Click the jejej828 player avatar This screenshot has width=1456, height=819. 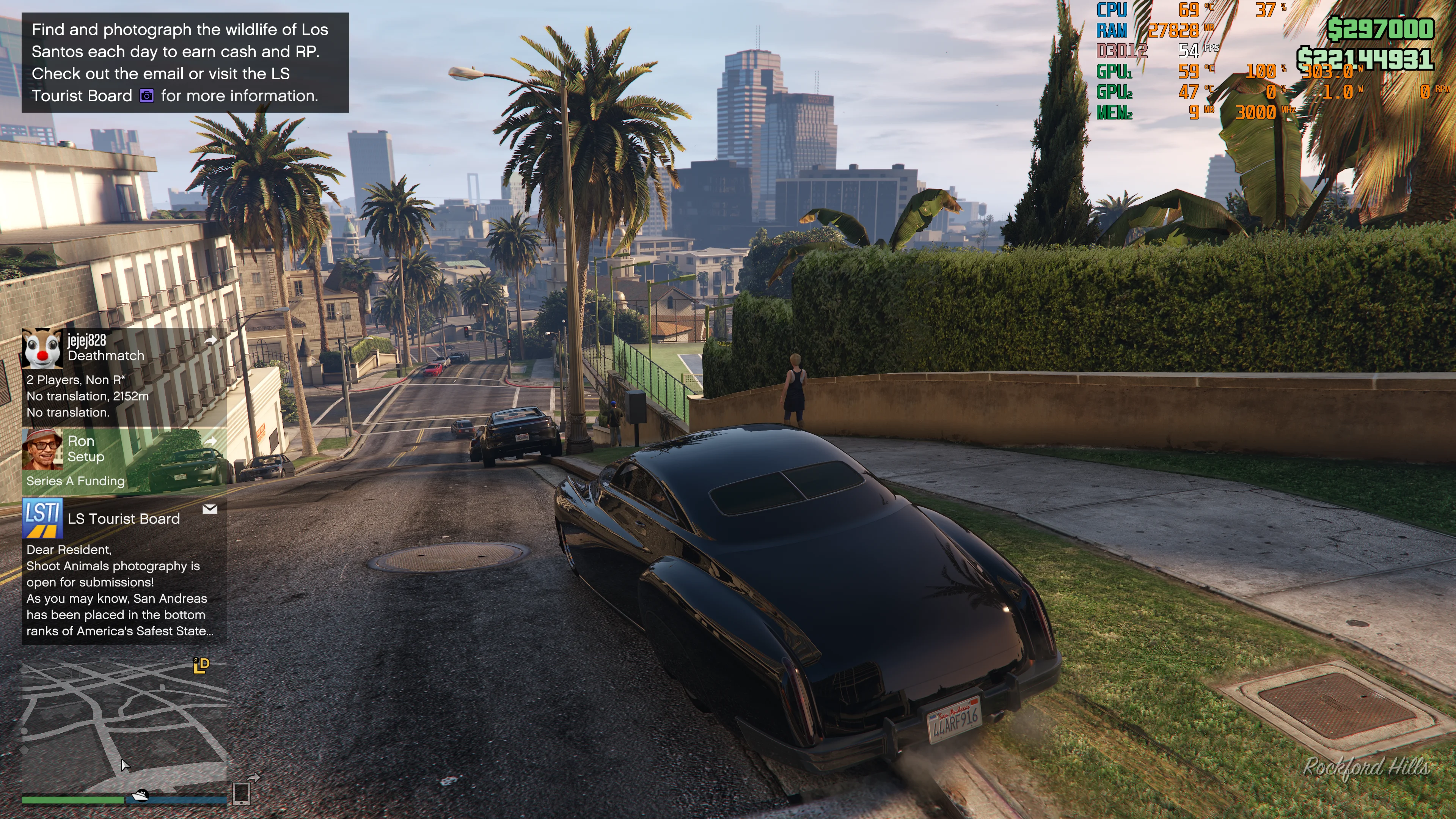click(42, 347)
